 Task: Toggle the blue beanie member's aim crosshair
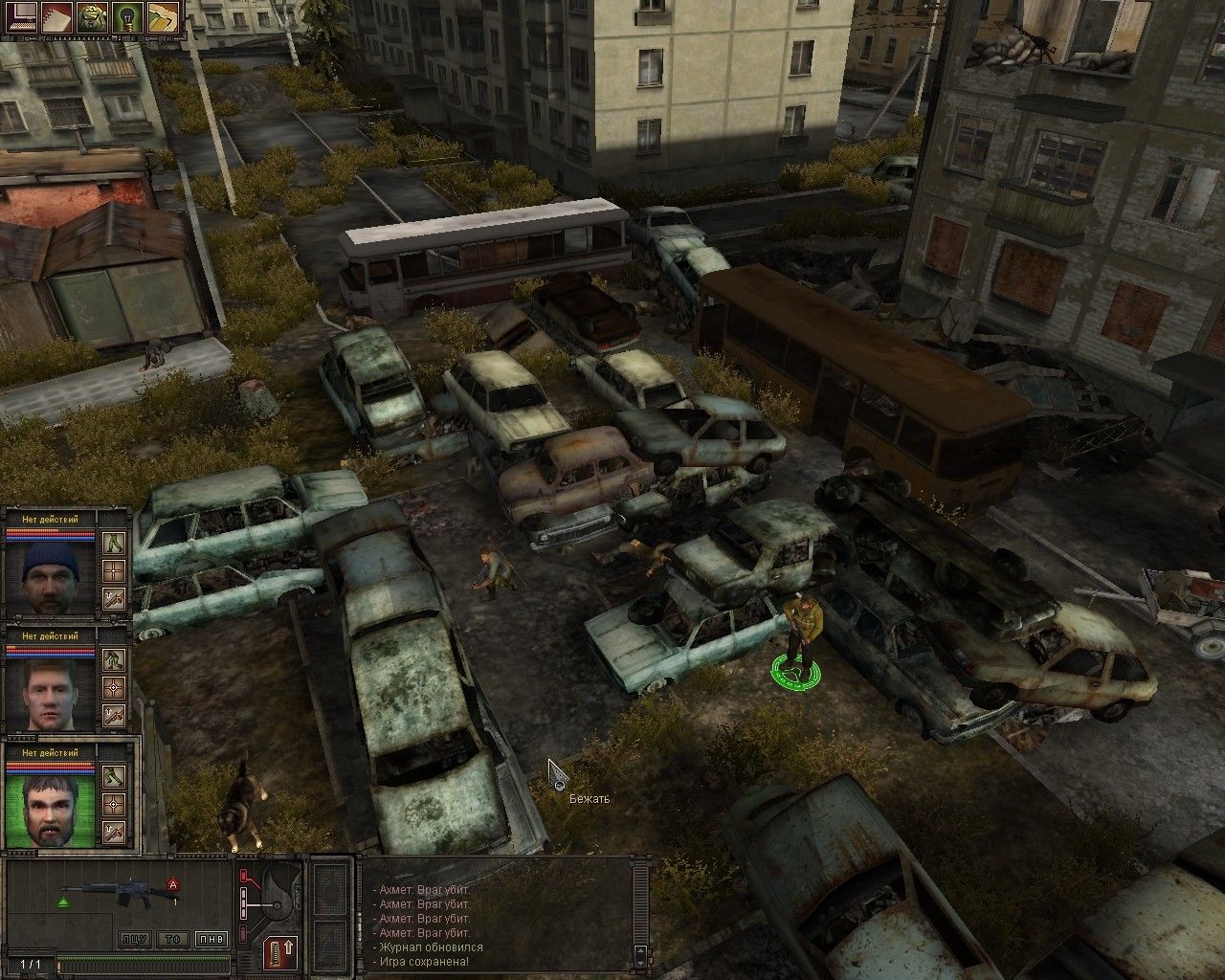(115, 571)
